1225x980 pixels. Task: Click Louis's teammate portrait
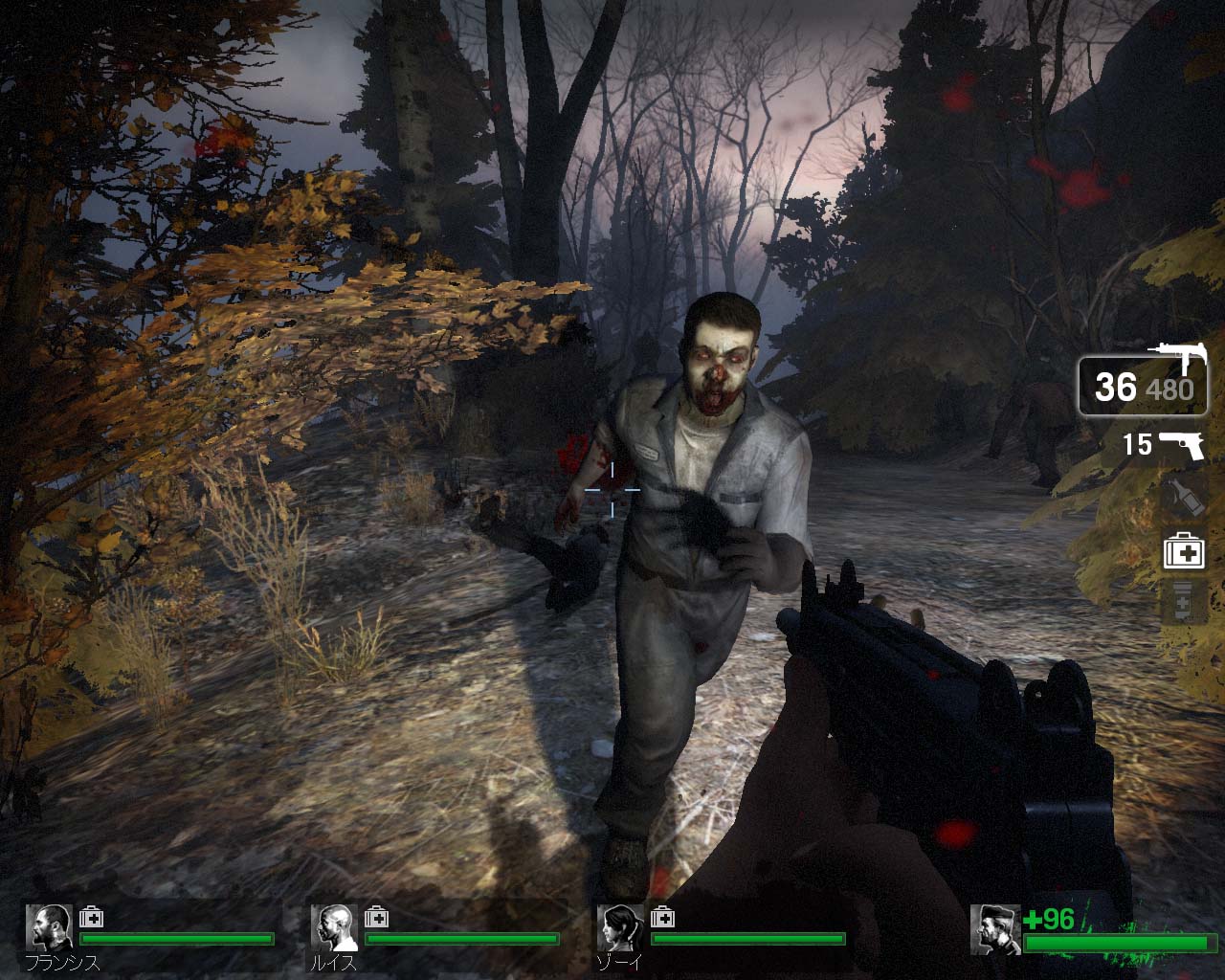334,927
